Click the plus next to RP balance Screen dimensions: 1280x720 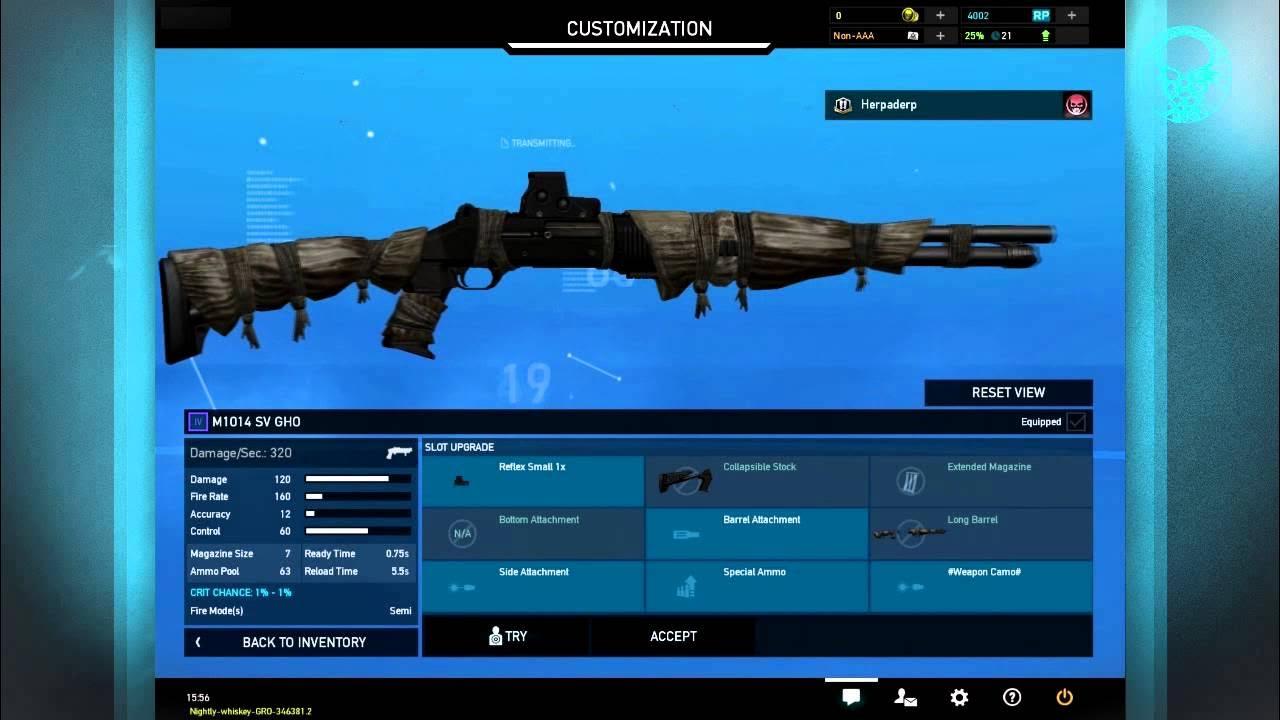1071,15
